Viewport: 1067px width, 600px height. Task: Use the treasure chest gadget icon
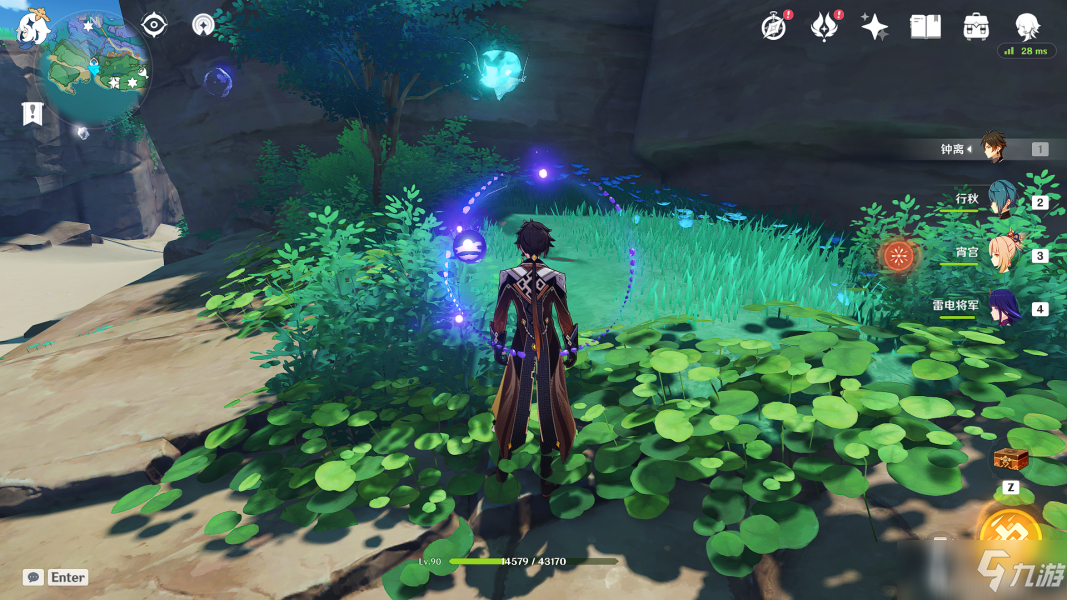(1010, 460)
